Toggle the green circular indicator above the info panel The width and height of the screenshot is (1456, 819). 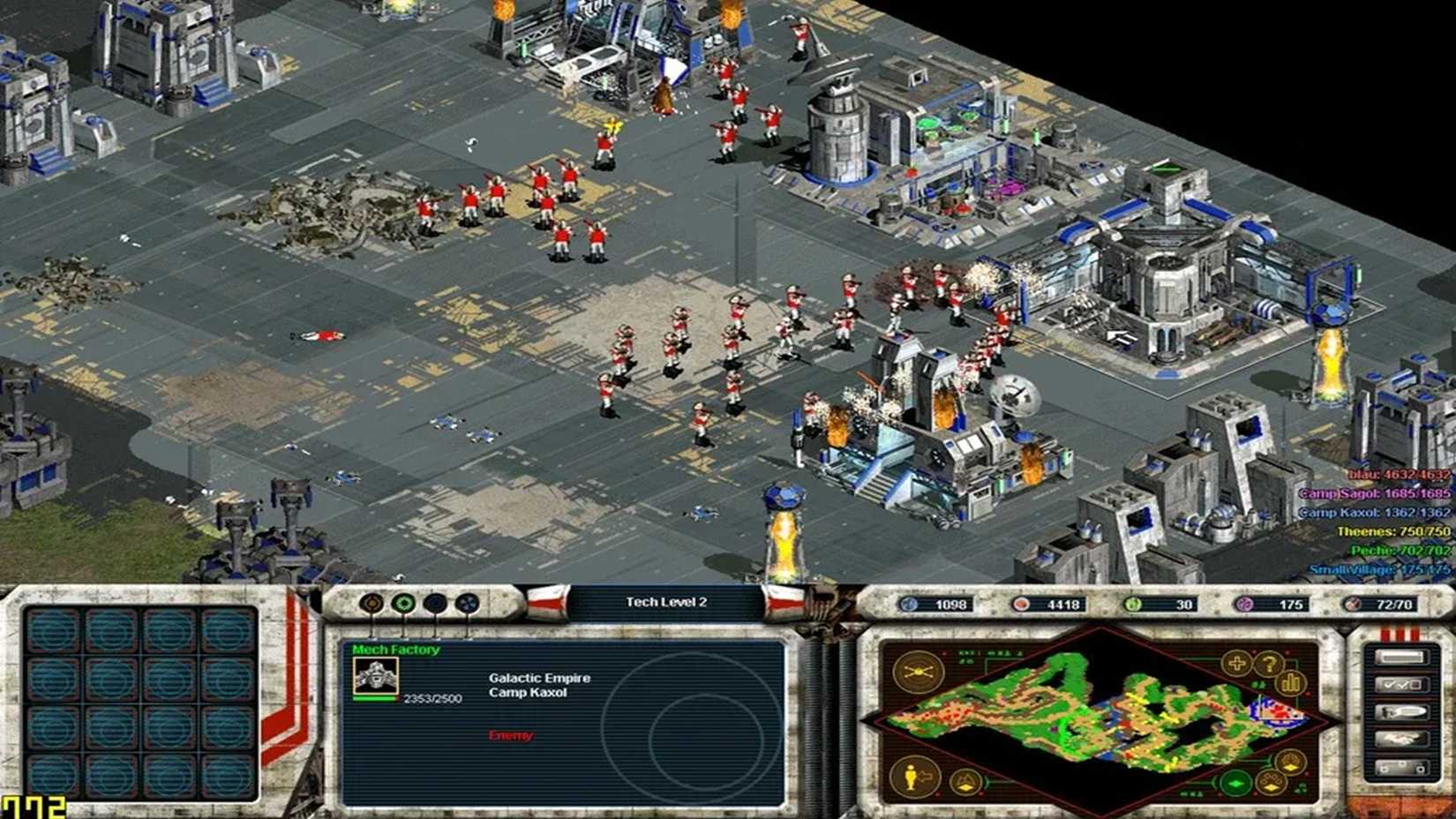(x=402, y=603)
